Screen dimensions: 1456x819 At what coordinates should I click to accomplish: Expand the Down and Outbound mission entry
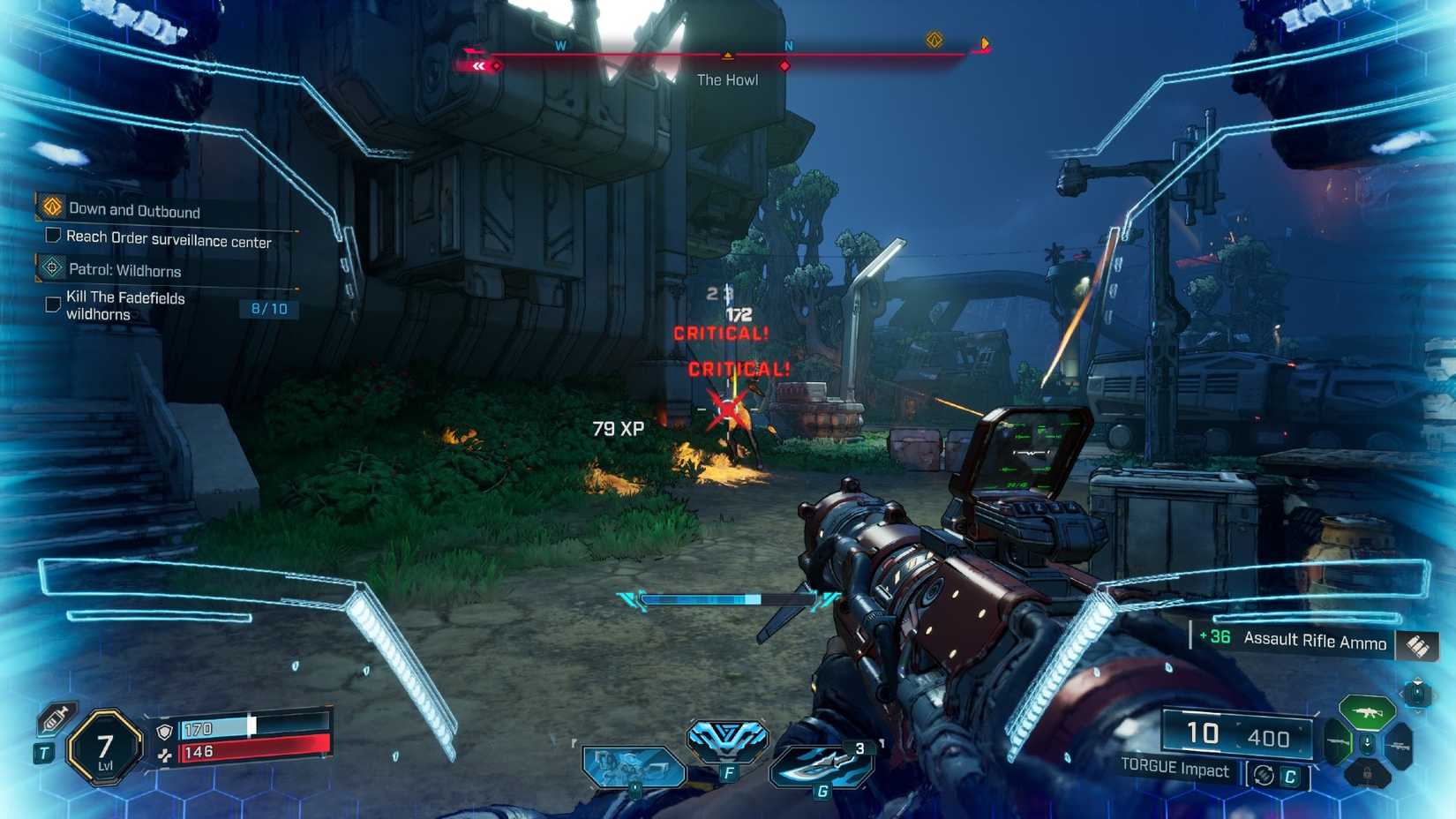tap(51, 206)
